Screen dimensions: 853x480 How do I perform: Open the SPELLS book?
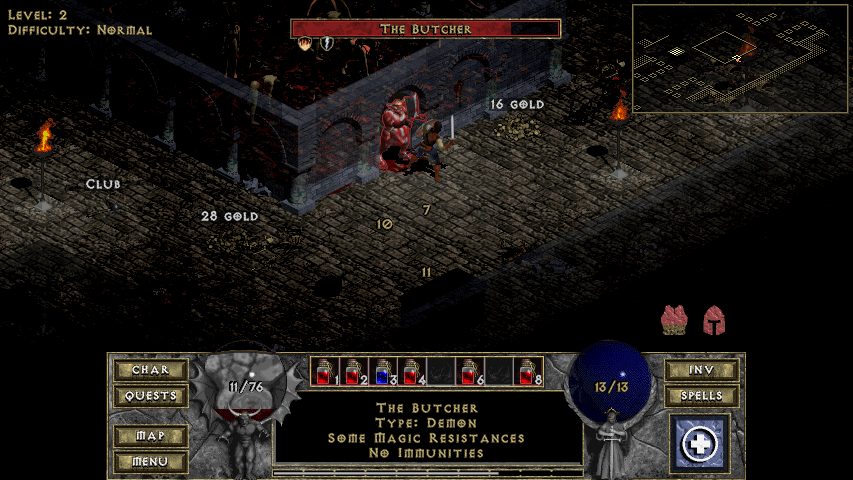pos(701,396)
